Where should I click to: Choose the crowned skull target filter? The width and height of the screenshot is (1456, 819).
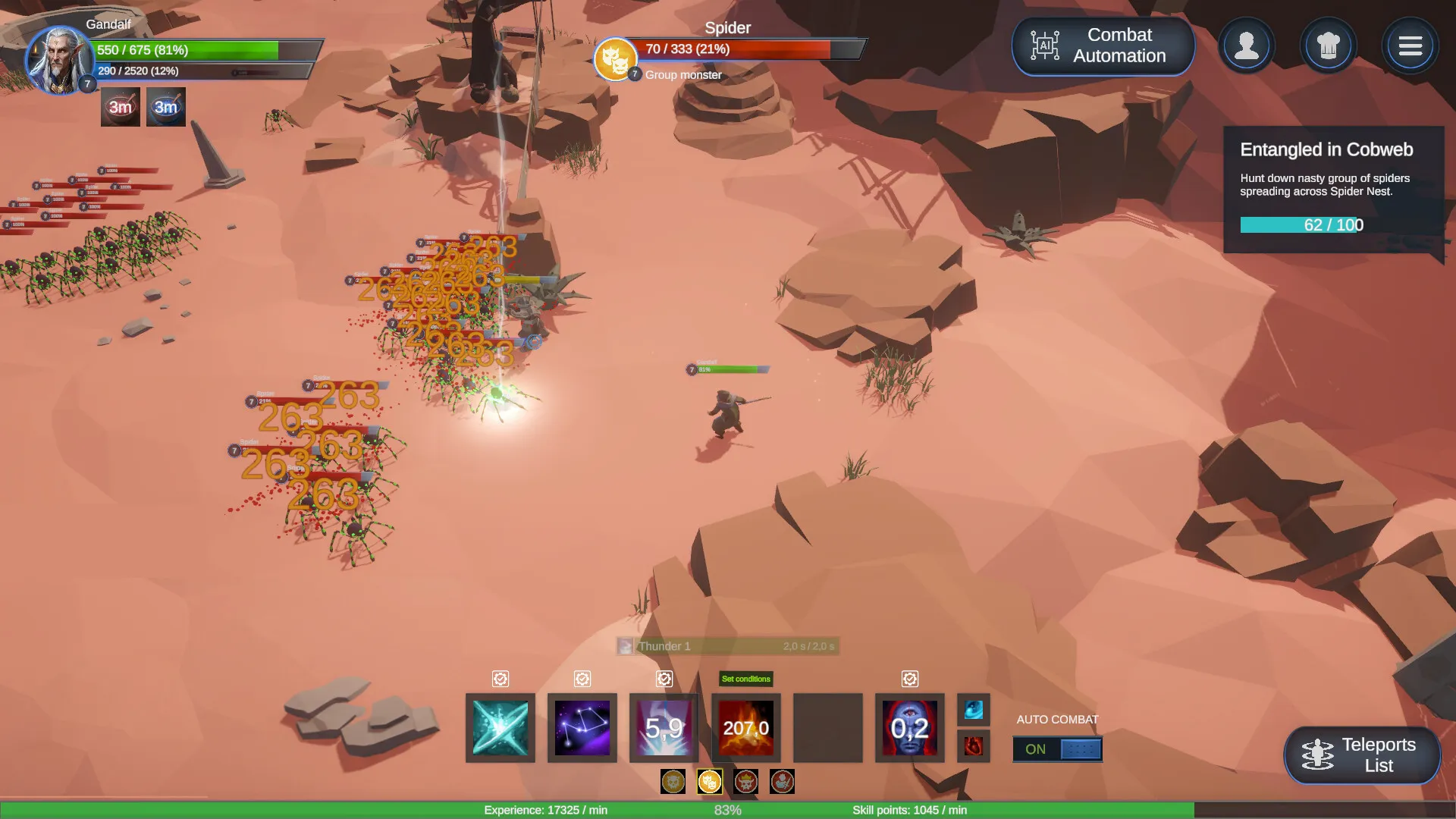pos(745,781)
